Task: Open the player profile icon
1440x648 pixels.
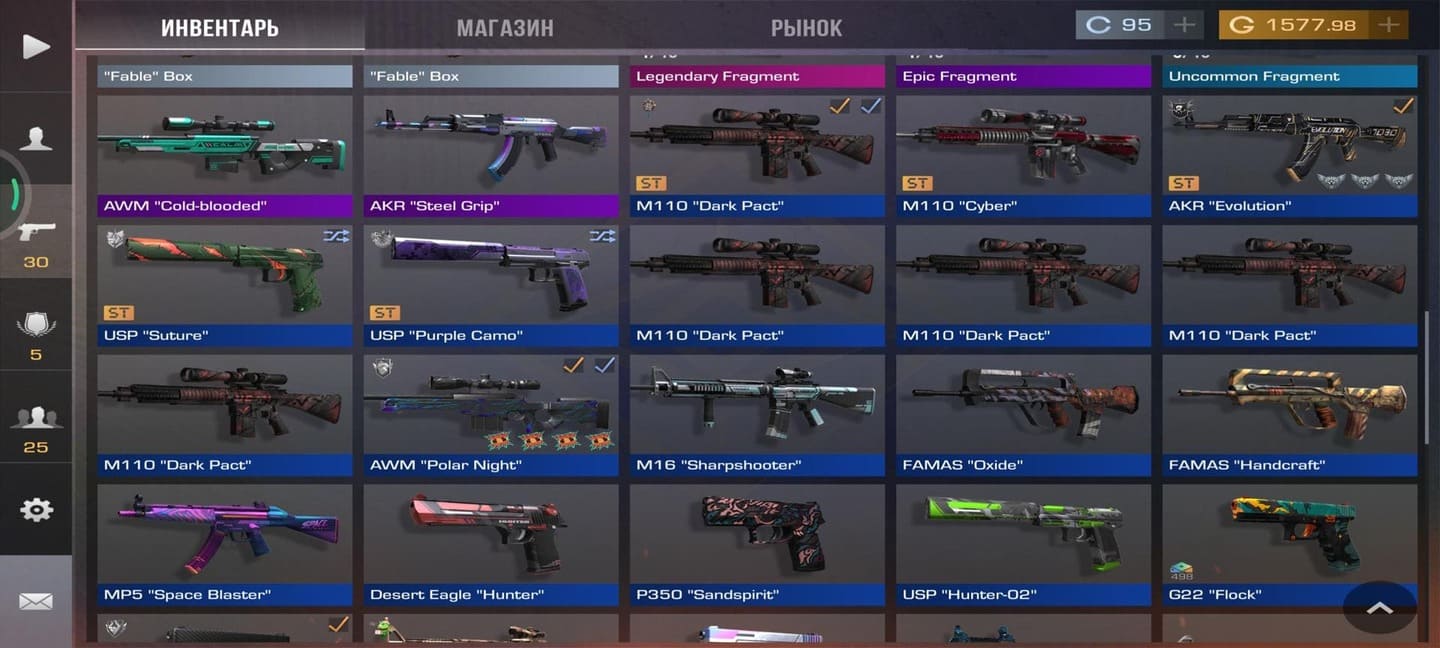Action: point(36,139)
